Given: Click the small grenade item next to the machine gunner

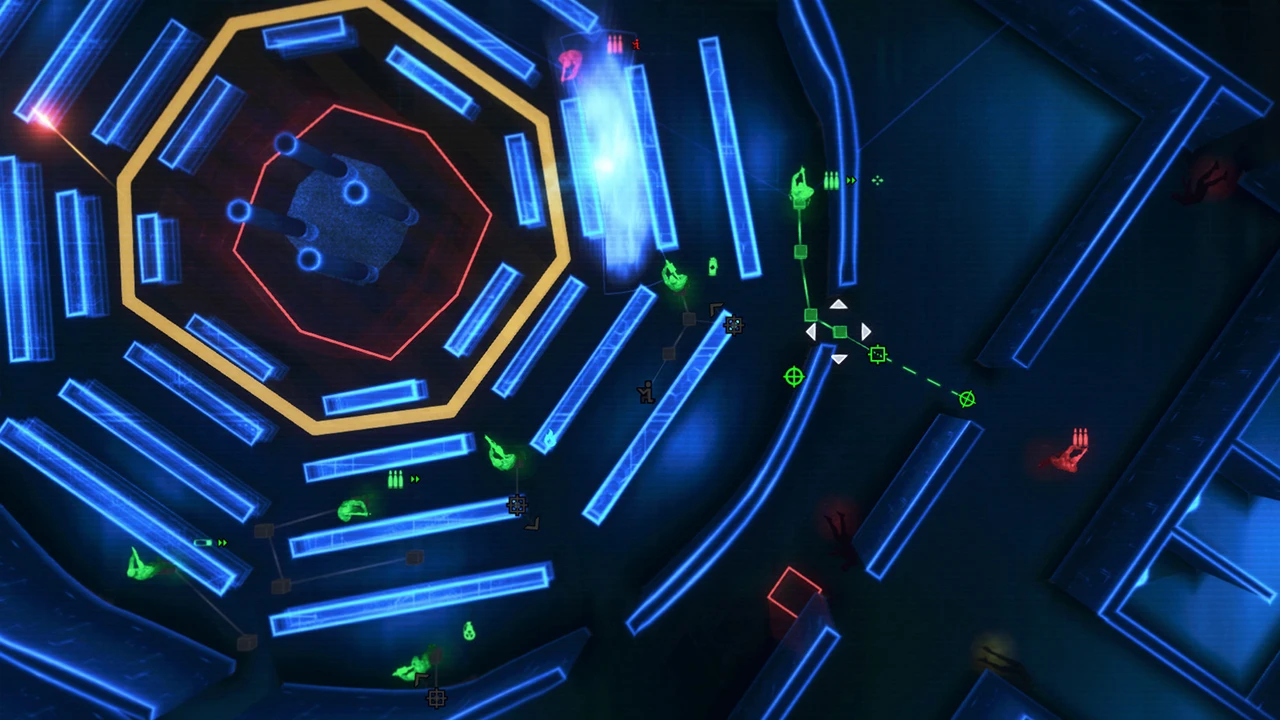Looking at the screenshot, I should coord(712,268).
